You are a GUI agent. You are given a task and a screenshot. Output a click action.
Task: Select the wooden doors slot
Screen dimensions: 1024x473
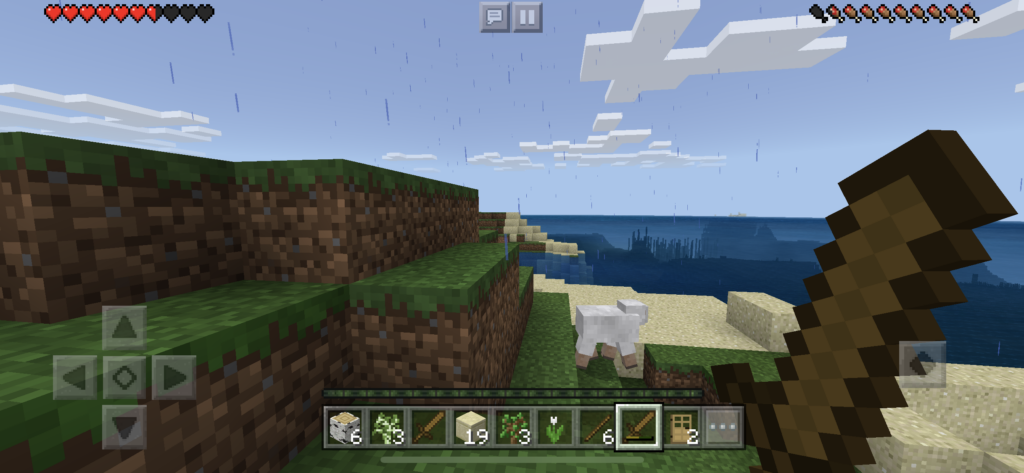[679, 428]
